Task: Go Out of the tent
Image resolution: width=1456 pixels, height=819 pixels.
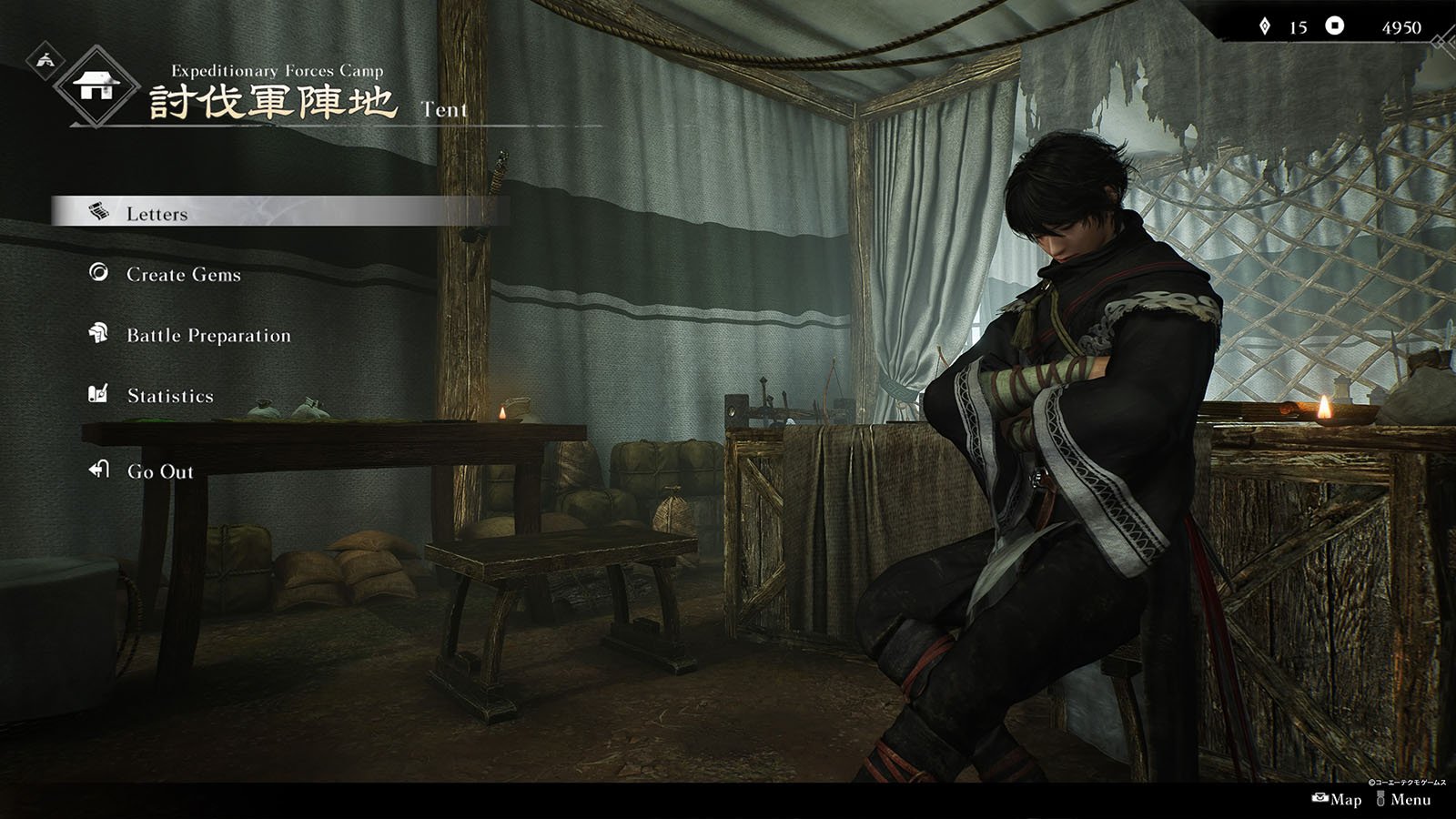Action: pyautogui.click(x=160, y=471)
